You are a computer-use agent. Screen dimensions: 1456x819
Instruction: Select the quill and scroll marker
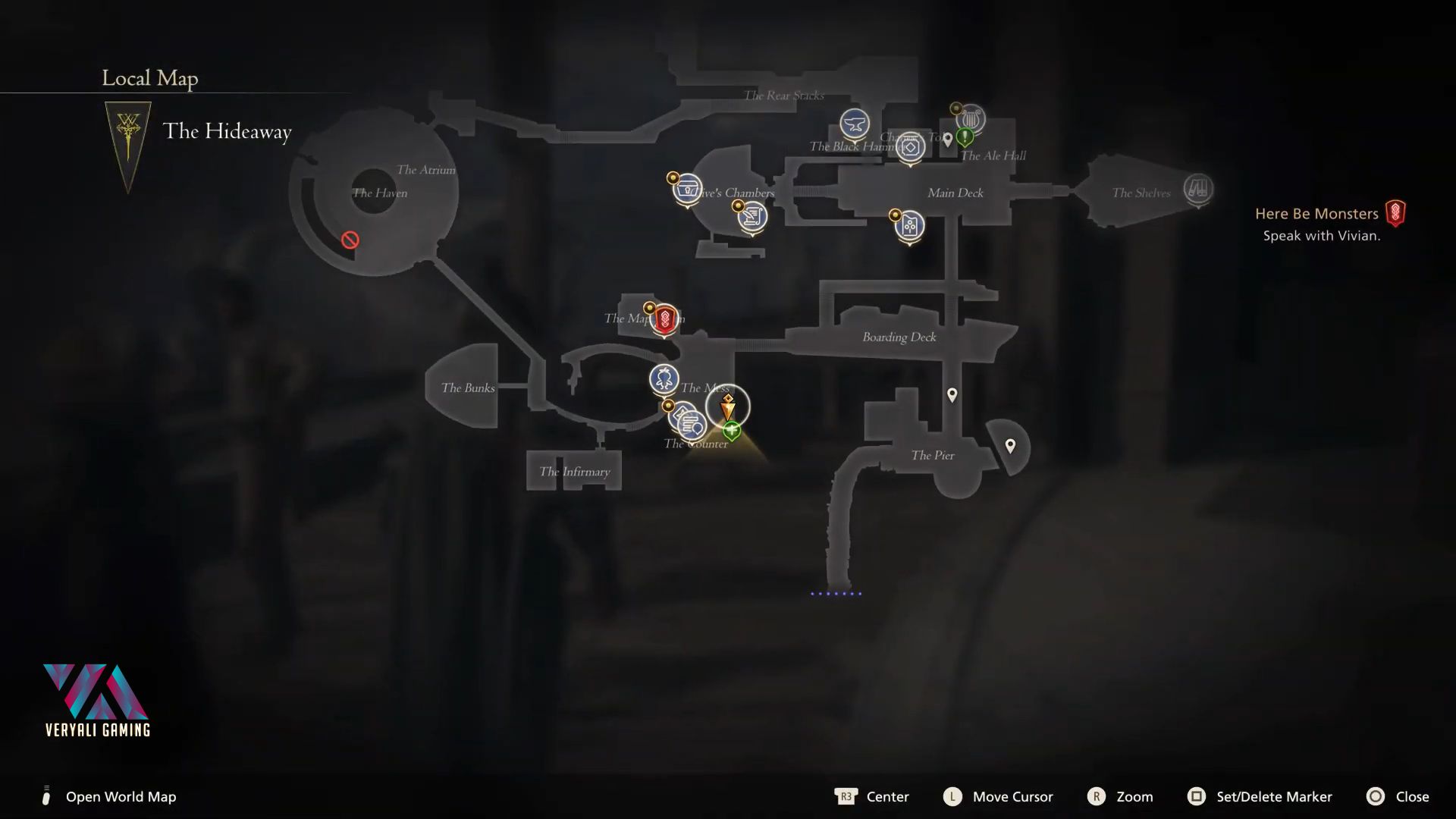[752, 217]
